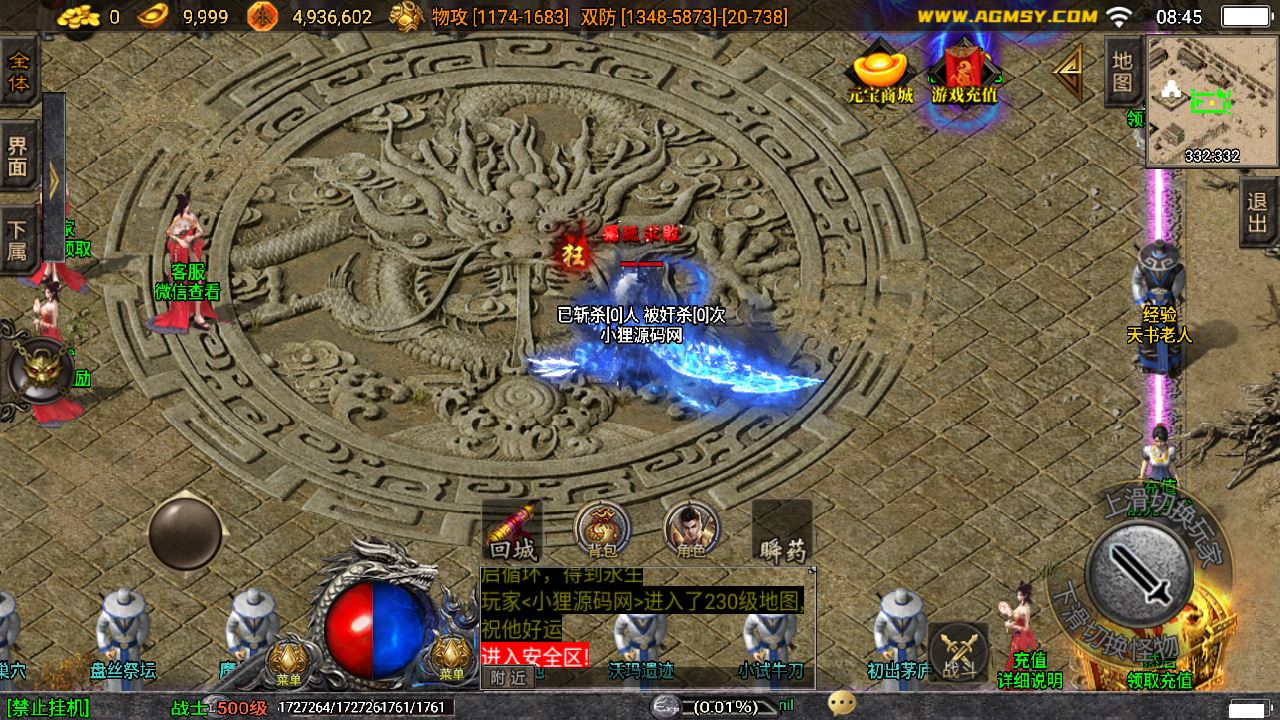Screen dimensions: 1280x720
Task: Select the 瞬药 instant potion slot
Action: click(781, 532)
